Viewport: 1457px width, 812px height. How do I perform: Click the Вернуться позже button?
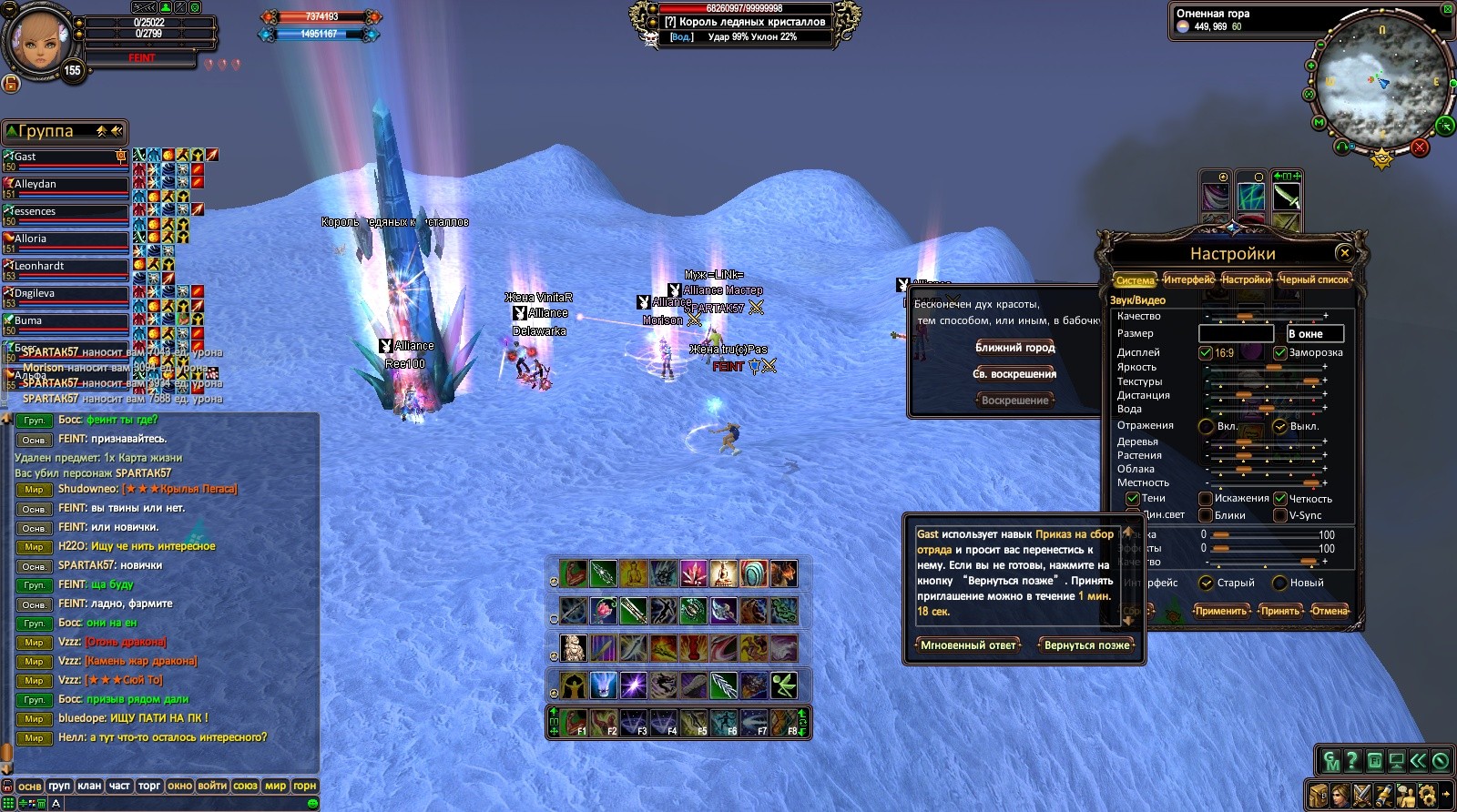point(1086,645)
